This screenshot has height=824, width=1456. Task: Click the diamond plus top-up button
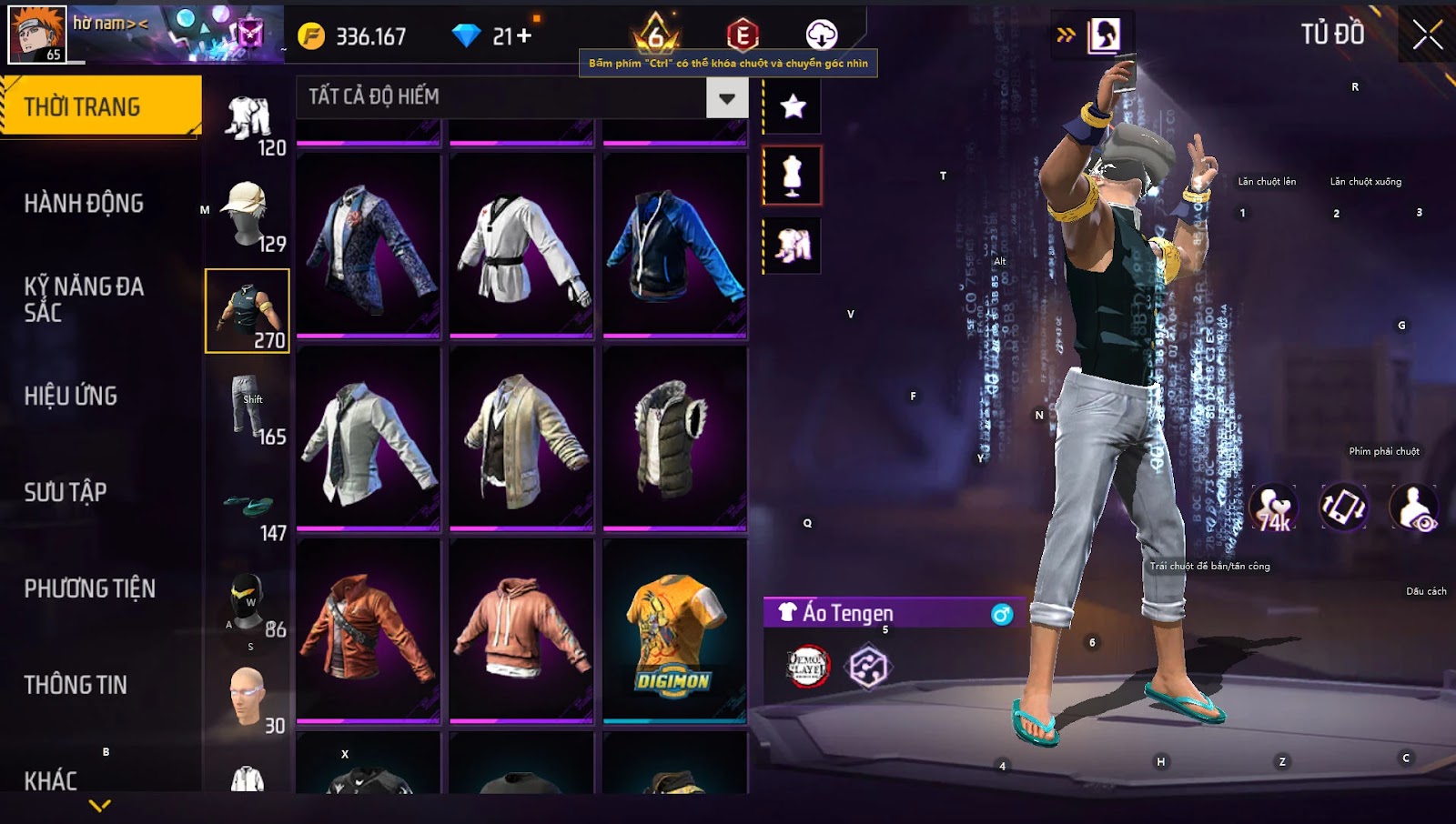(523, 36)
